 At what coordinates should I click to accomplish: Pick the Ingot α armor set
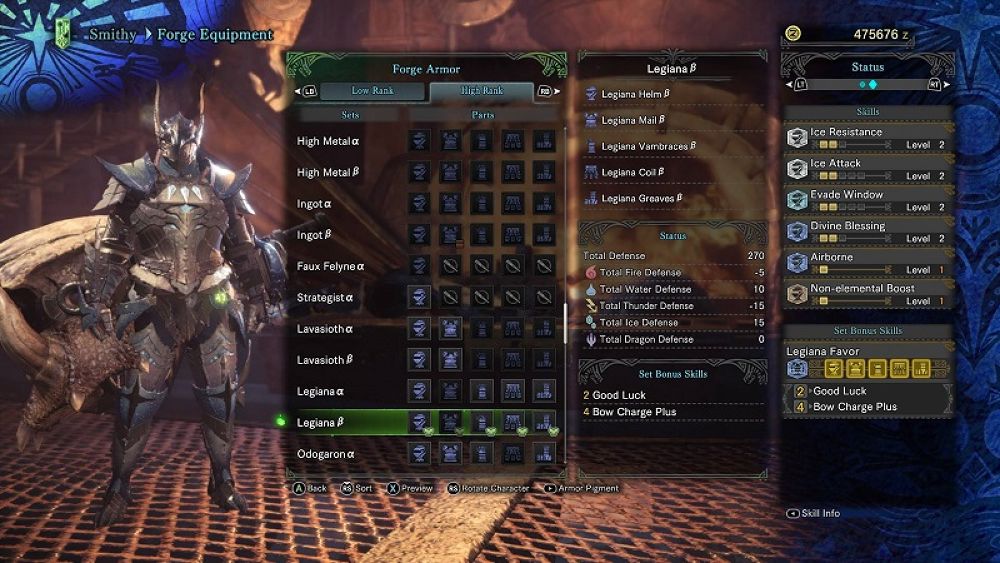[x=314, y=204]
